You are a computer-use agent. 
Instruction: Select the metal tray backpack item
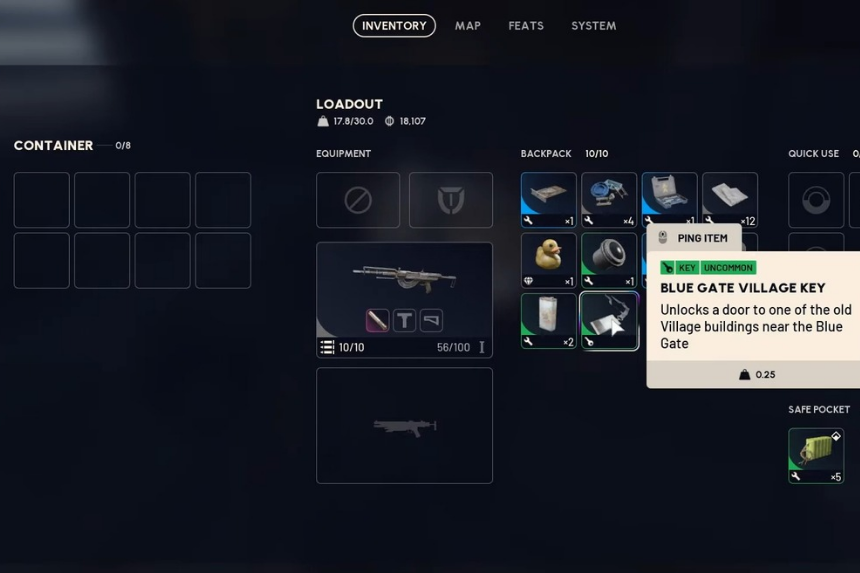click(x=548, y=199)
